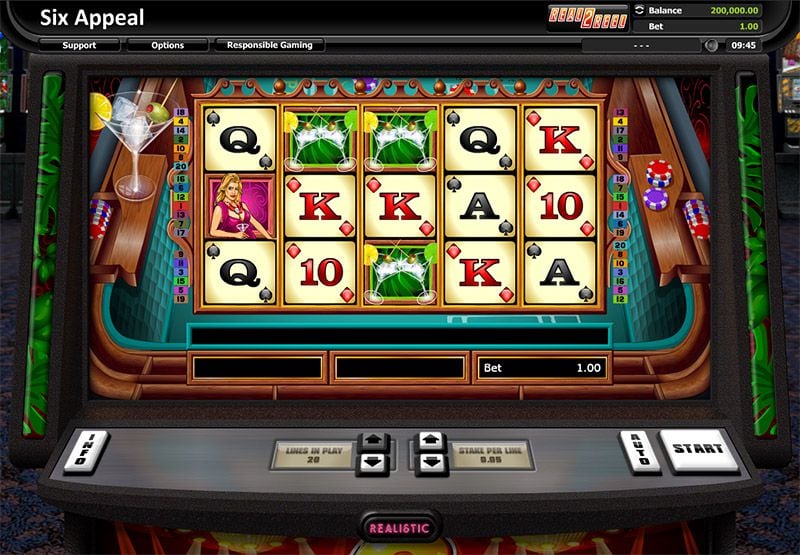Spin the reels with the START button
The height and width of the screenshot is (555, 800).
(x=698, y=452)
